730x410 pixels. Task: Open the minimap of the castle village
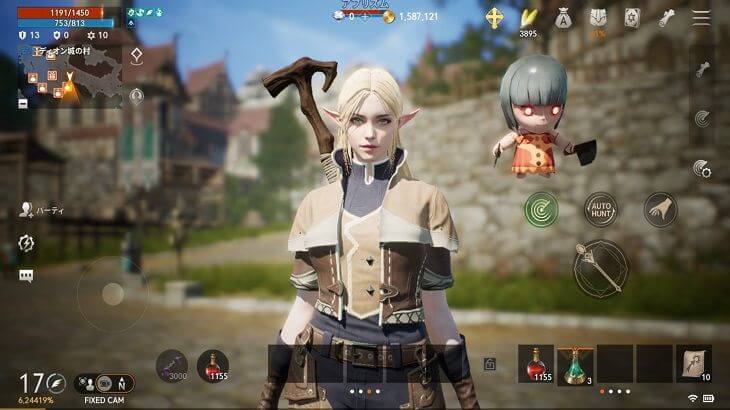coord(69,76)
